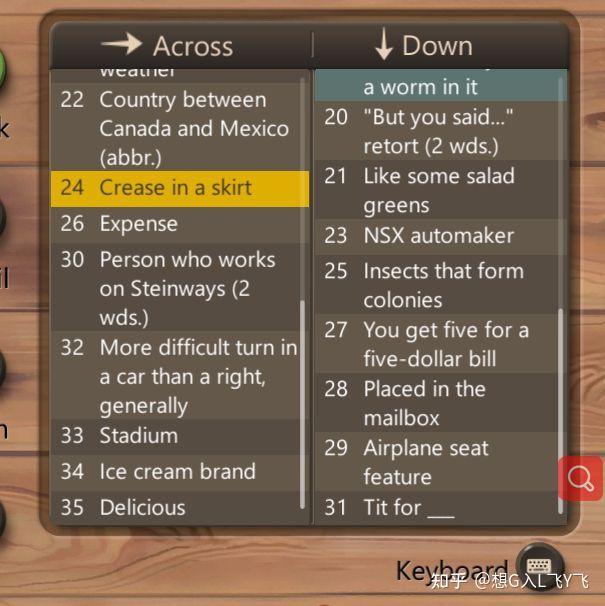The height and width of the screenshot is (606, 605).
Task: Select the 'Ice cream brand' clue
Action: [x=180, y=472]
